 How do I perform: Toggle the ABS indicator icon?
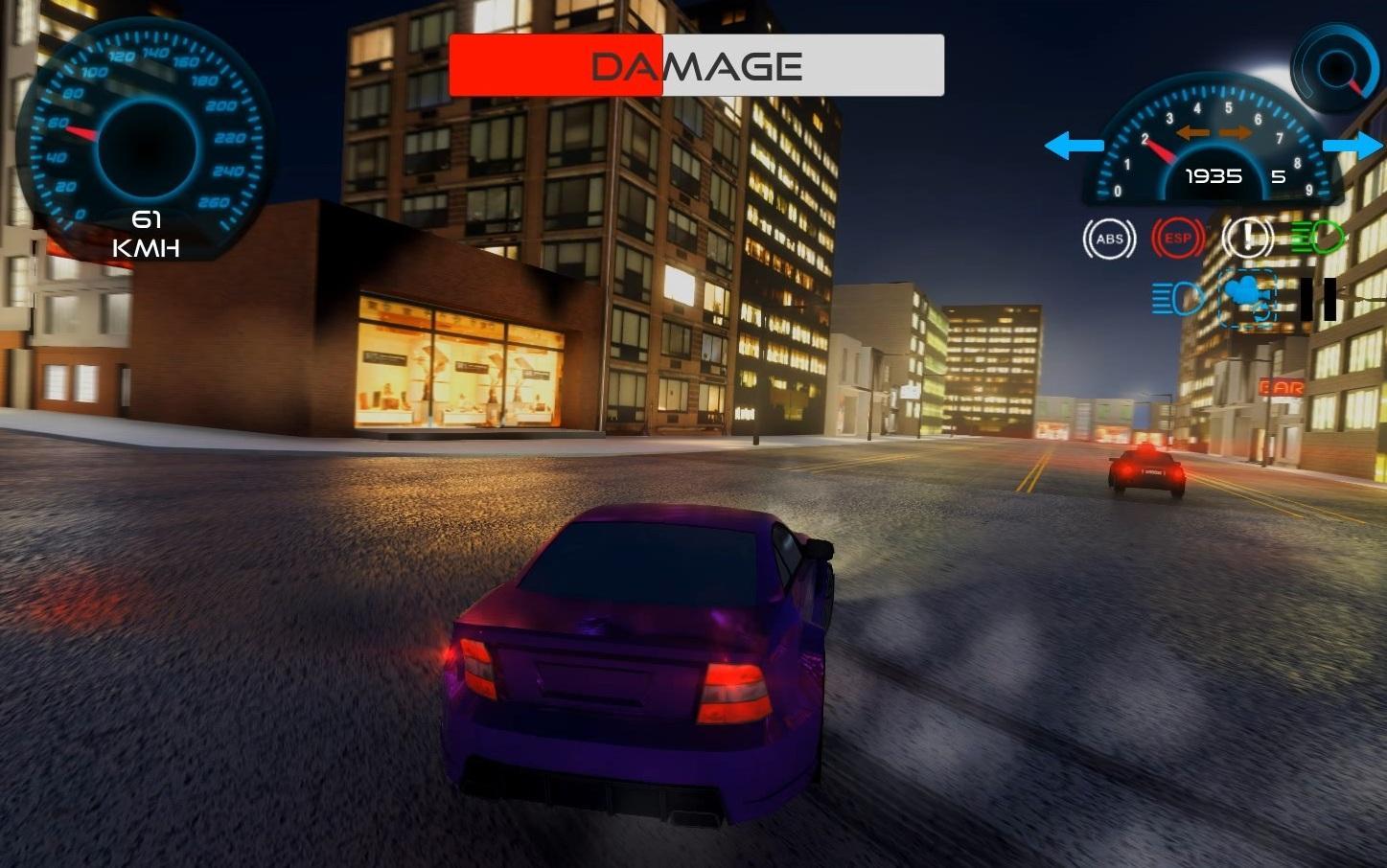[1109, 238]
